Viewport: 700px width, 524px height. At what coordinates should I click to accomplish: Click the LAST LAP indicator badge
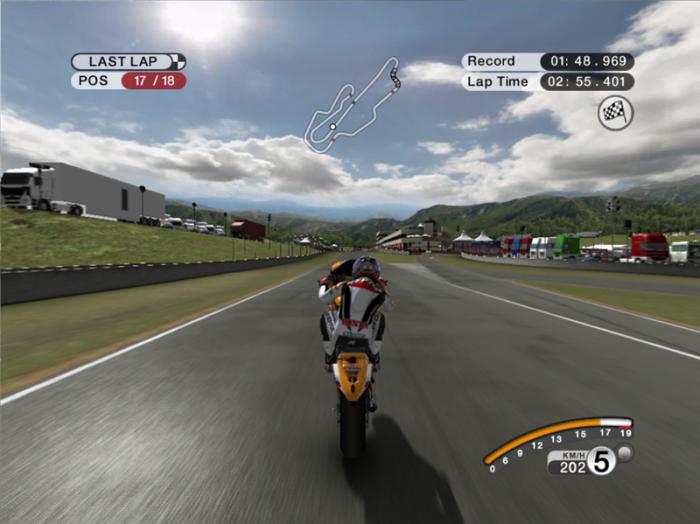click(x=128, y=61)
